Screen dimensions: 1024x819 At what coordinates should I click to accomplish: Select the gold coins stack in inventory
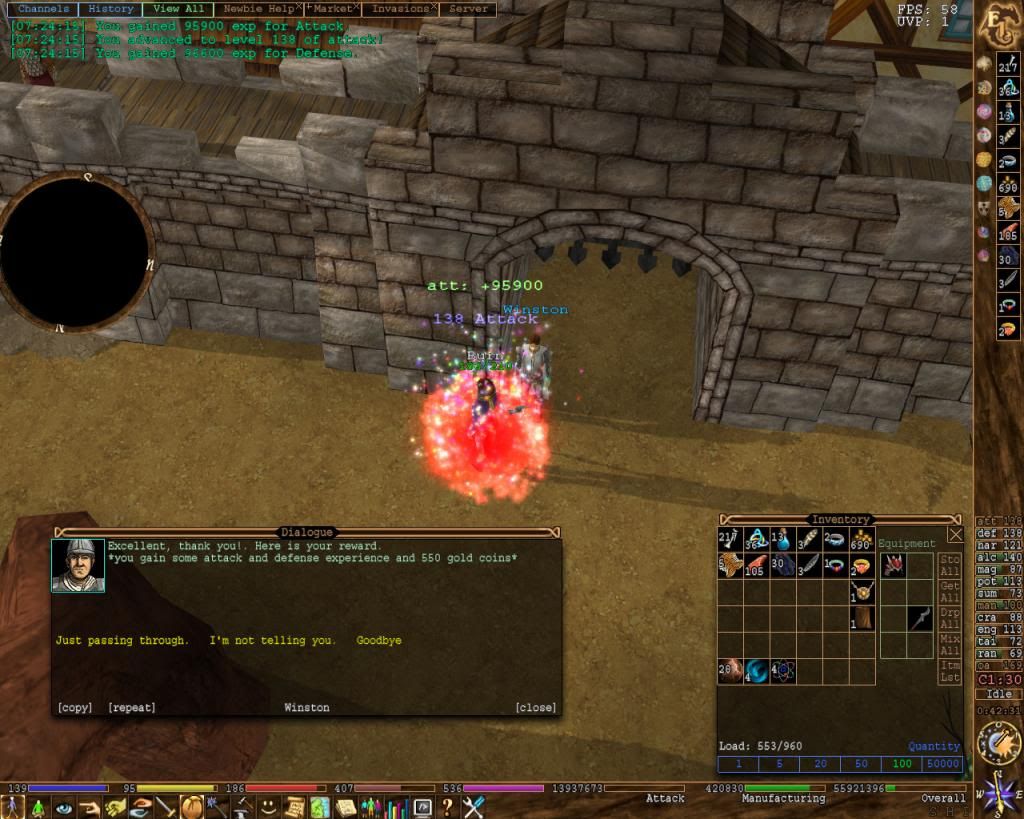pos(861,540)
